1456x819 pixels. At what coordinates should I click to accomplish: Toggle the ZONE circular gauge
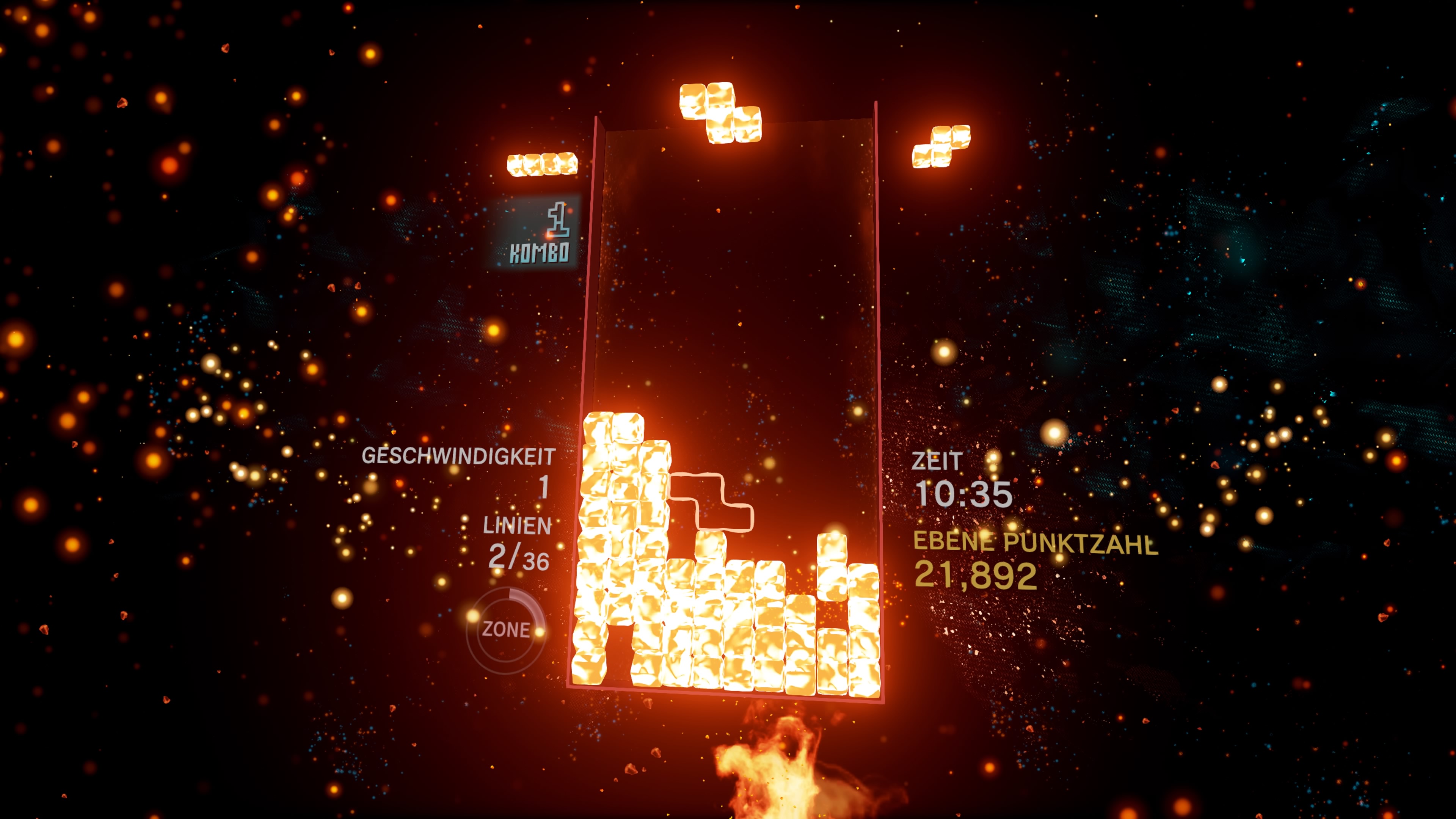pyautogui.click(x=507, y=628)
